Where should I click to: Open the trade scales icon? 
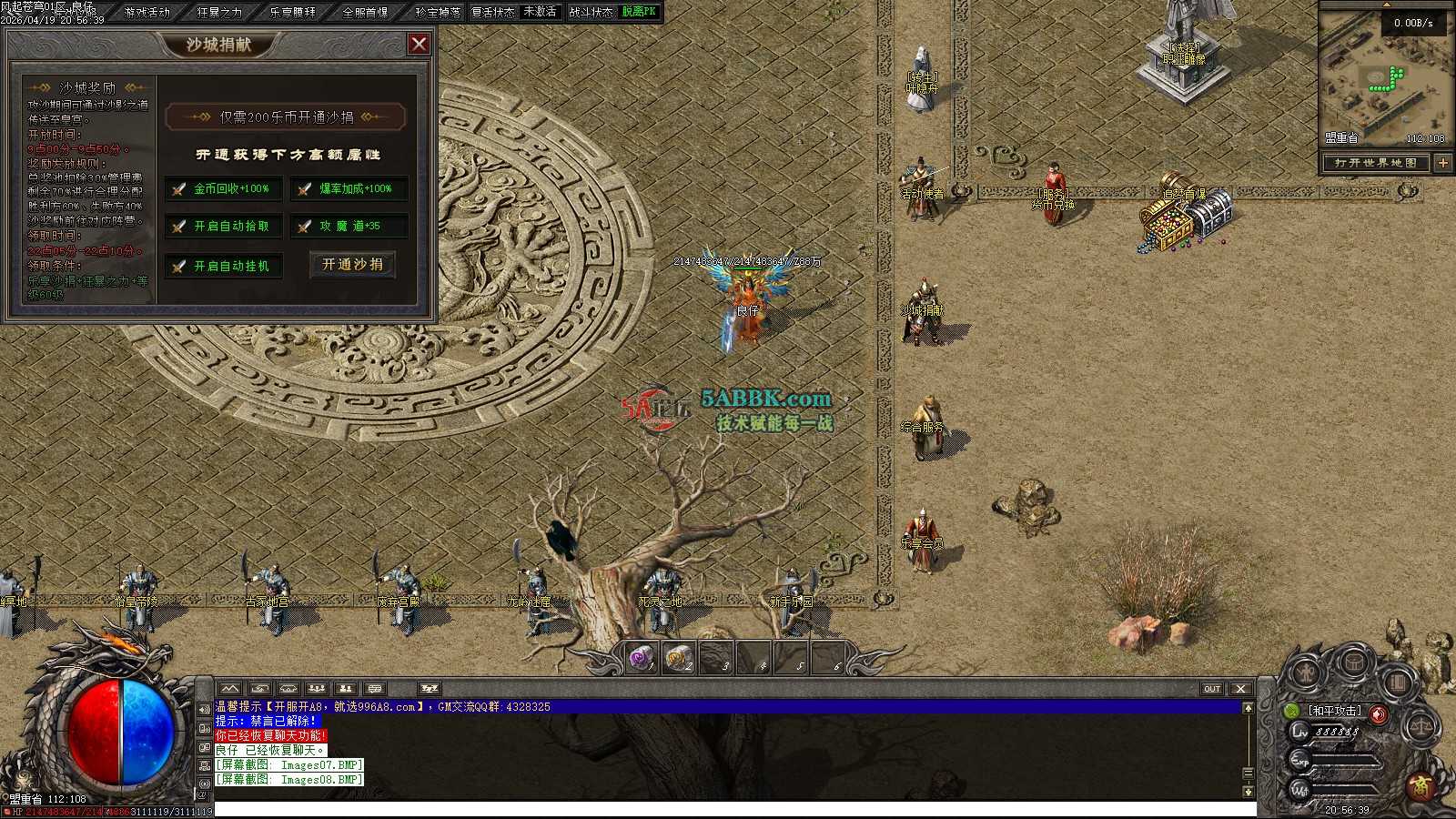1421,727
